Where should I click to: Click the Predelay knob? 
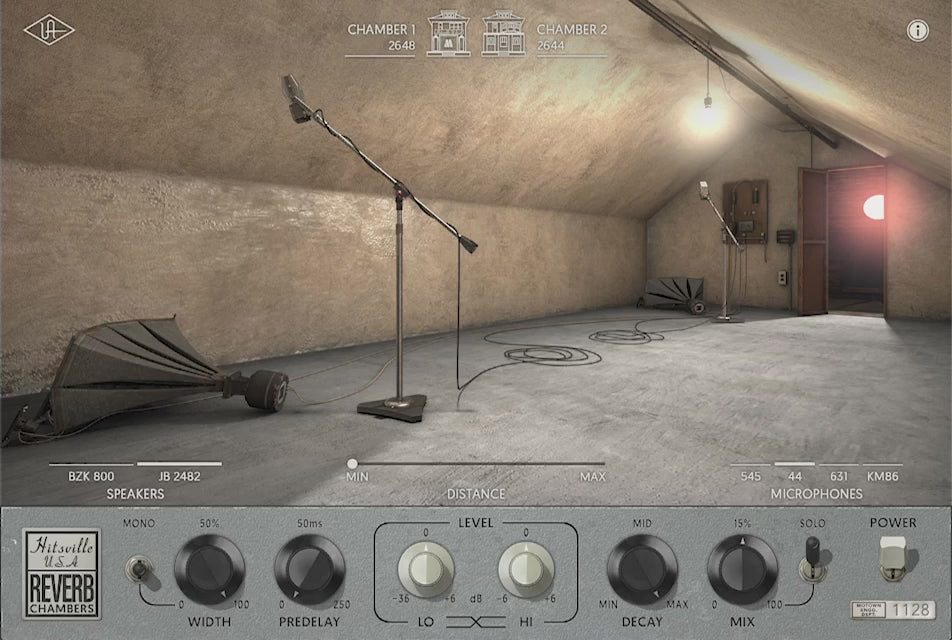(x=310, y=570)
